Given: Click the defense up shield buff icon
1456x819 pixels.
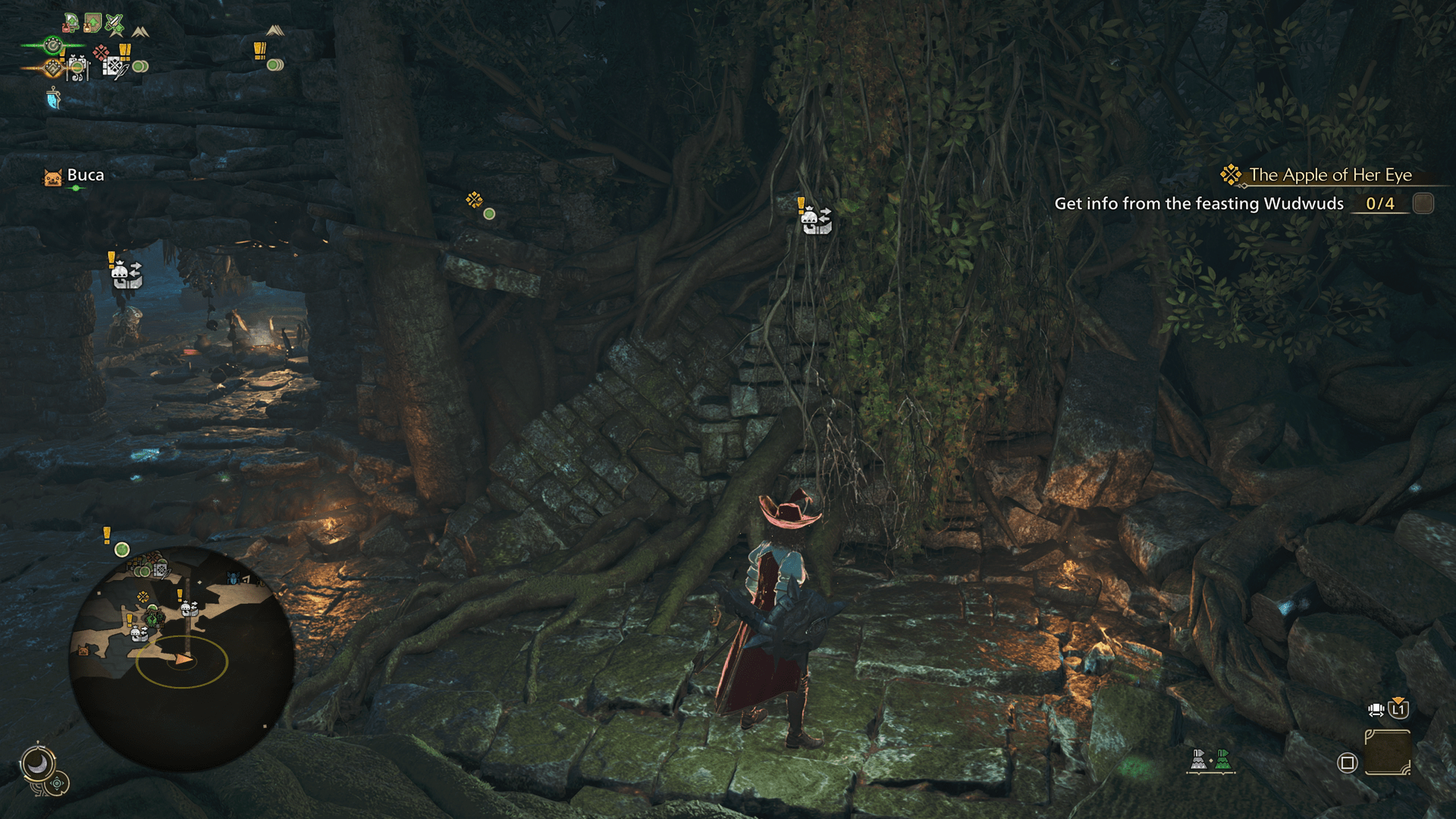Looking at the screenshot, I should 91,21.
